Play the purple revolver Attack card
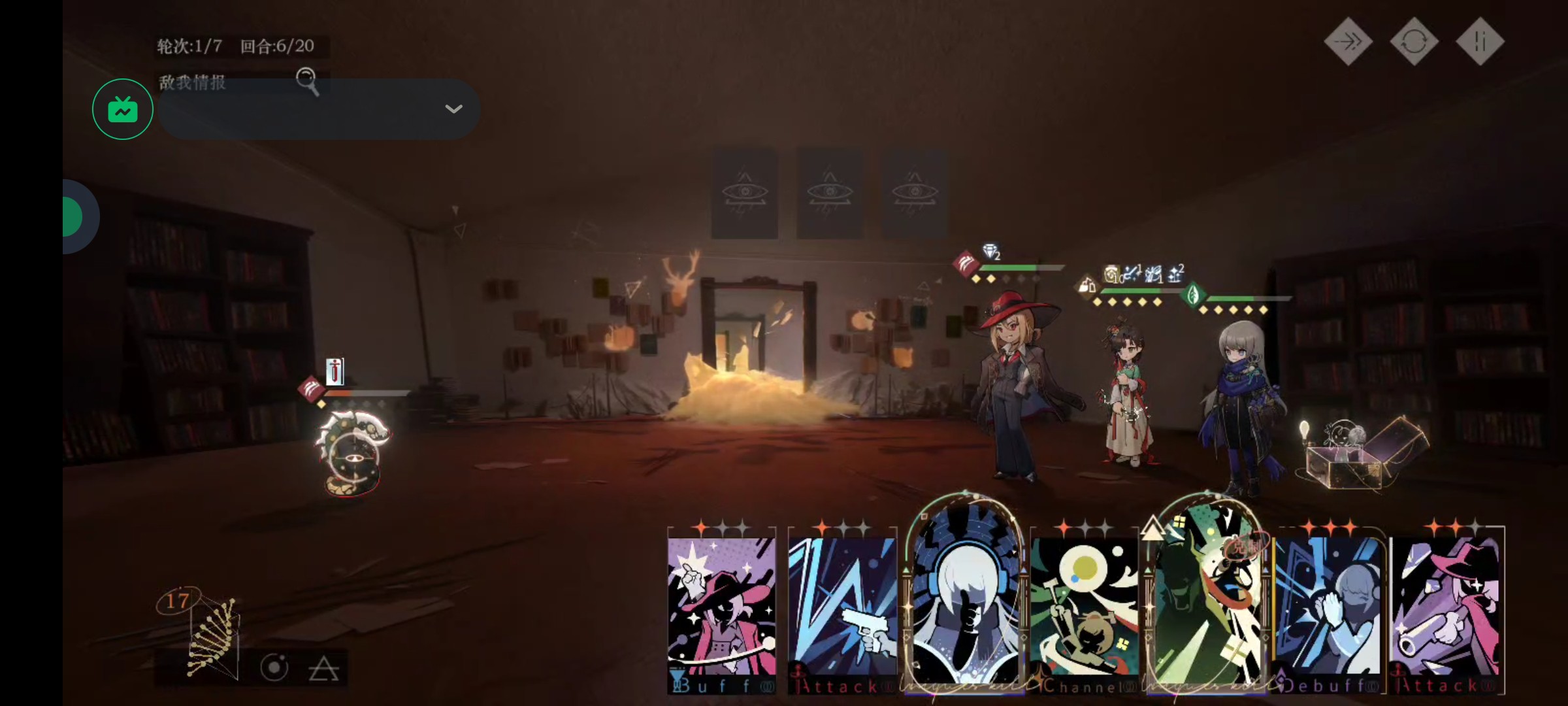Screen dimensions: 1568x706 coord(1446,608)
